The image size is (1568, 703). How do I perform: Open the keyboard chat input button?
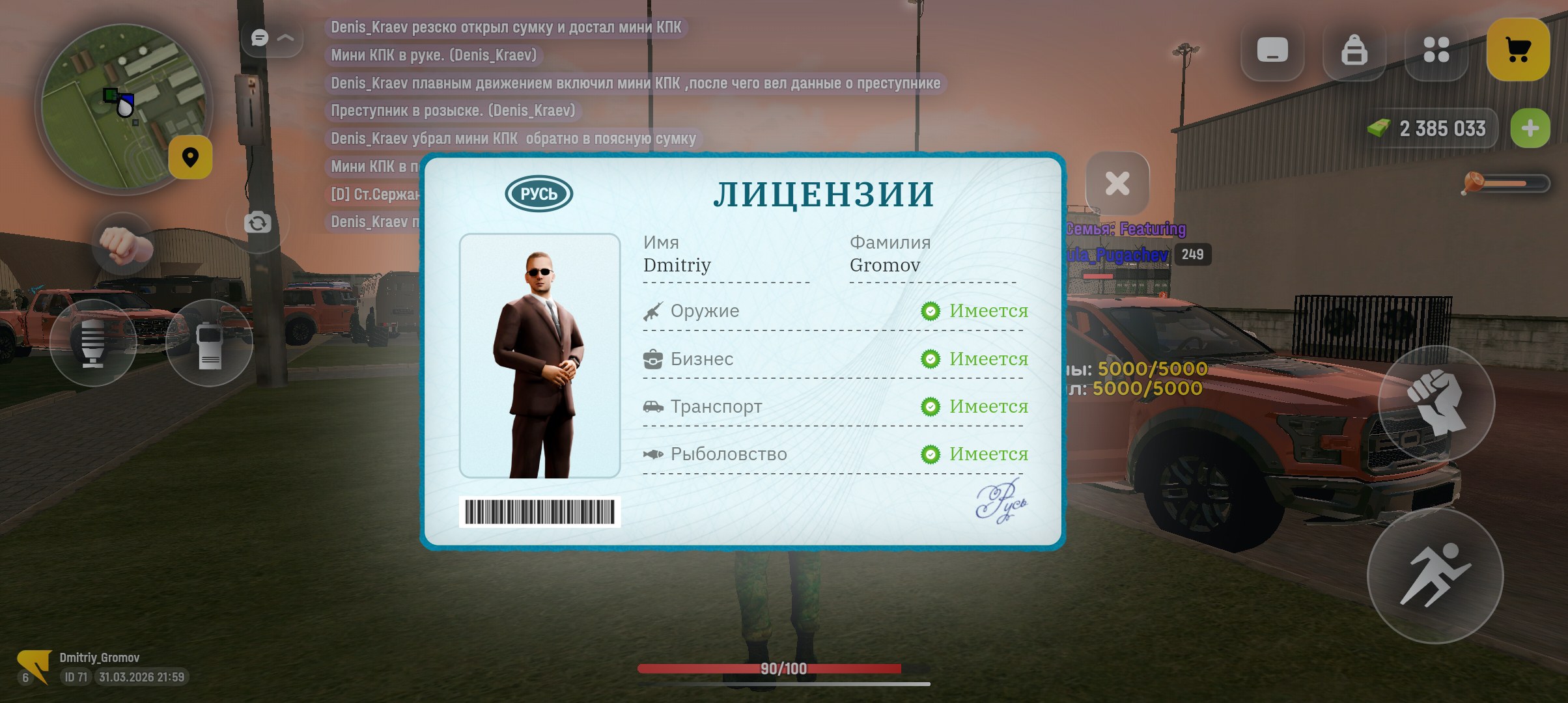click(1272, 49)
